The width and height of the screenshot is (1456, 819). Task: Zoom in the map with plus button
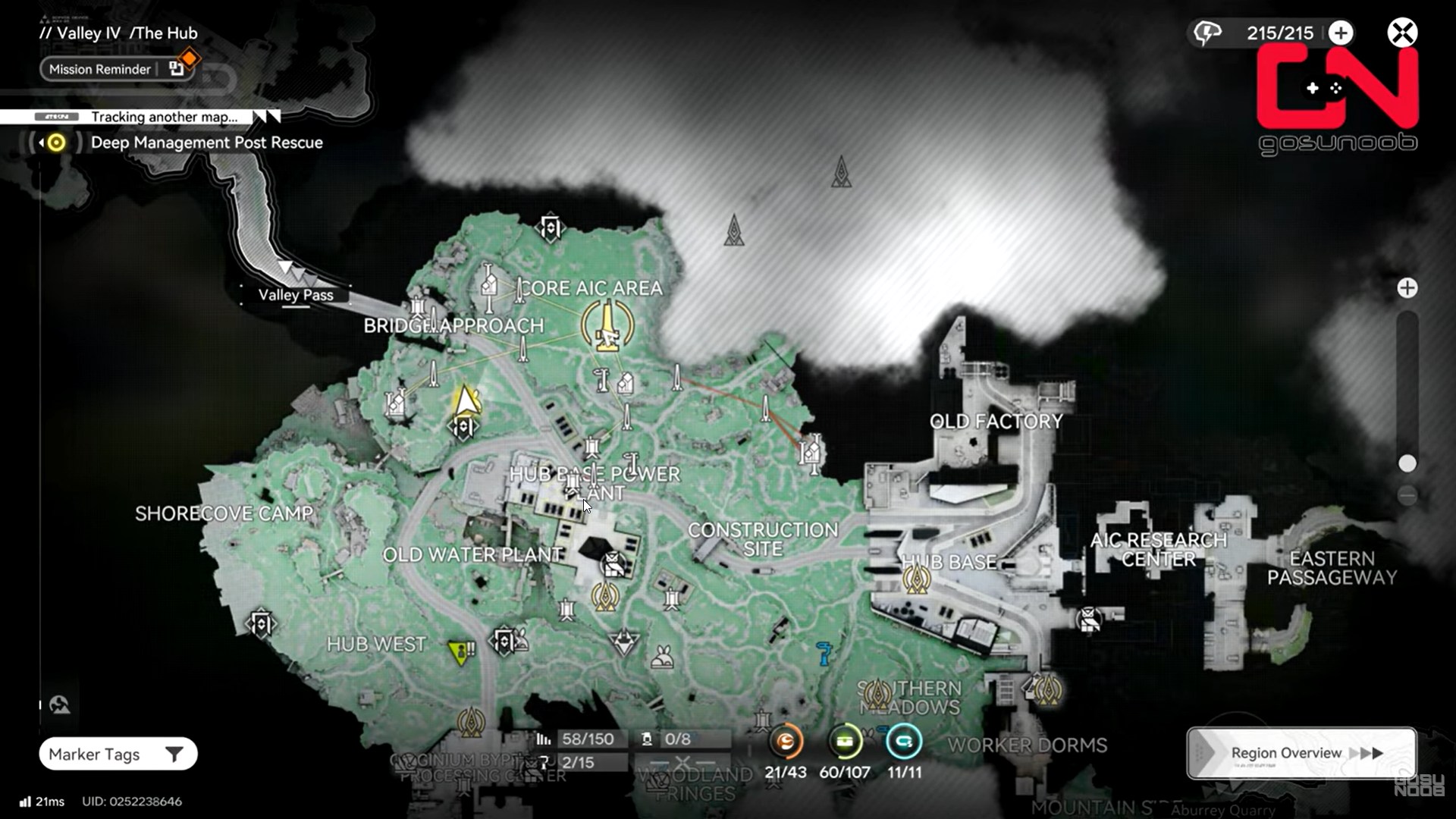point(1407,288)
